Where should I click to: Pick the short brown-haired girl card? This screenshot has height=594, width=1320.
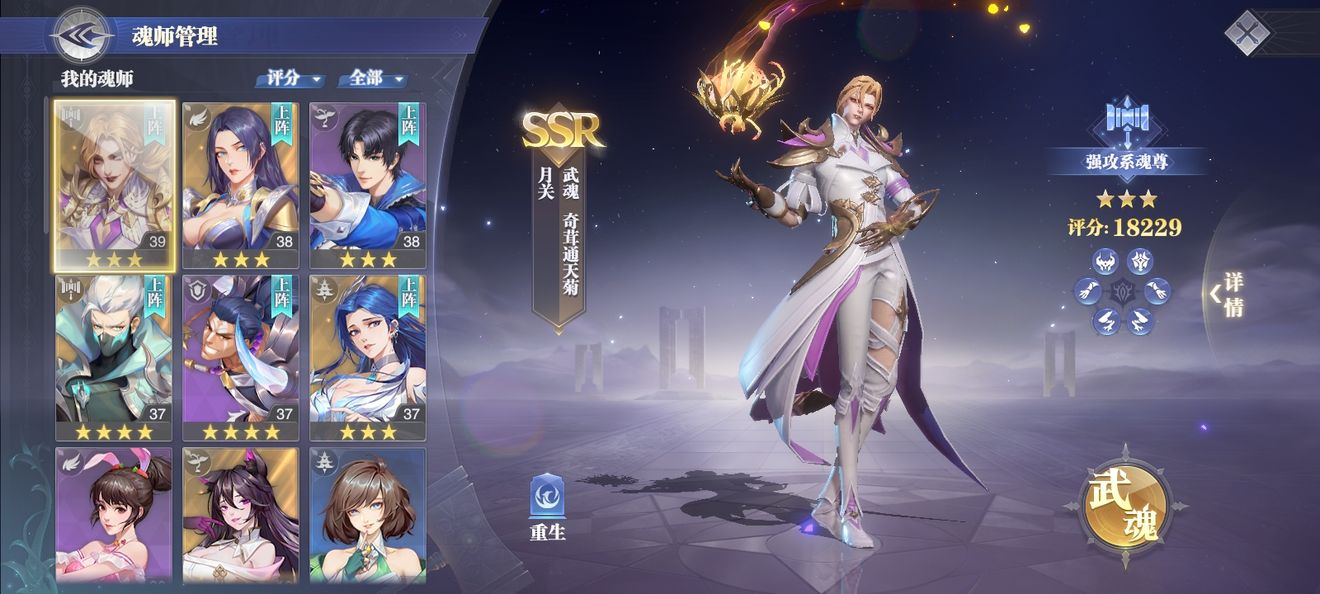pyautogui.click(x=367, y=515)
